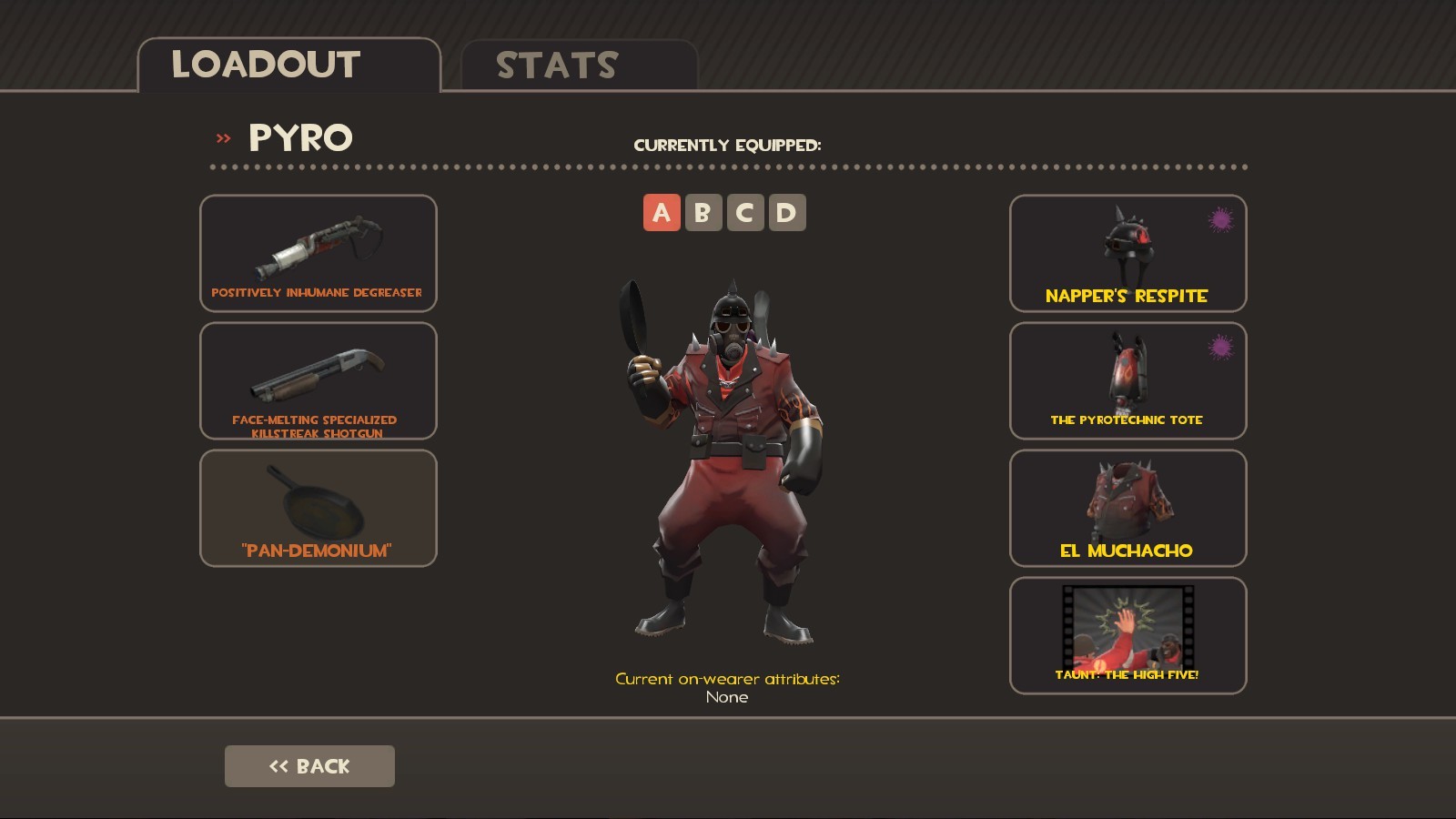
Task: Open the Face-Melting Specialized Killstreak Shotgun slot
Action: point(318,382)
